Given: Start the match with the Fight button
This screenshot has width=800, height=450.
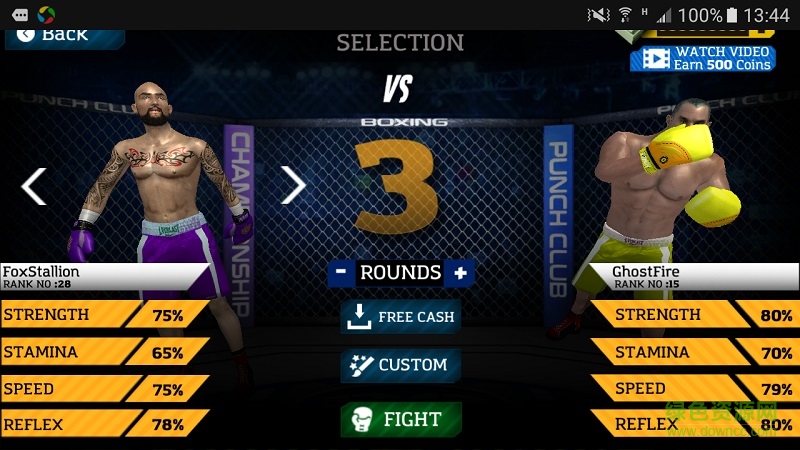Looking at the screenshot, I should [x=400, y=419].
